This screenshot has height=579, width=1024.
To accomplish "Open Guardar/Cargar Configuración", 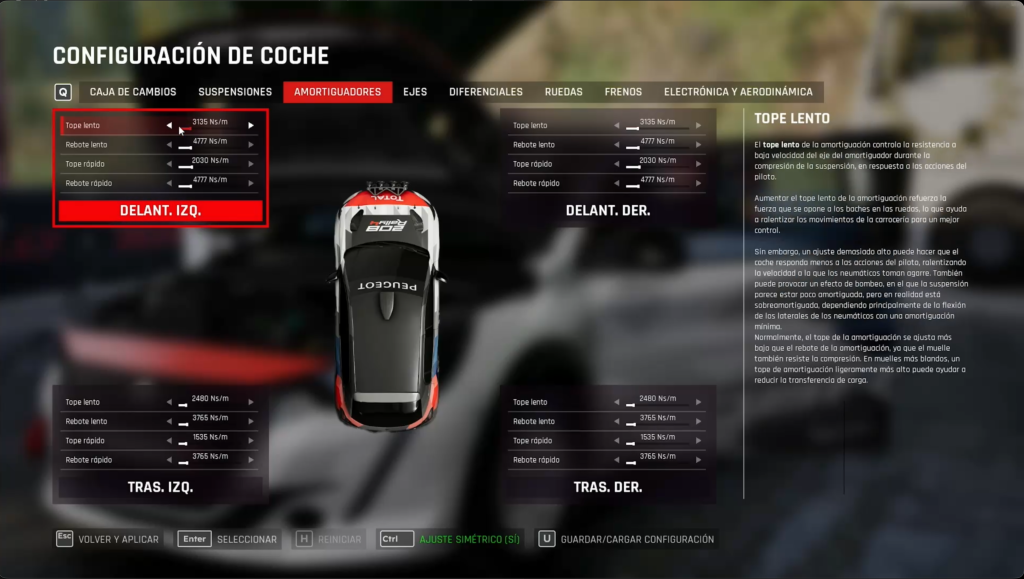I will (627, 539).
